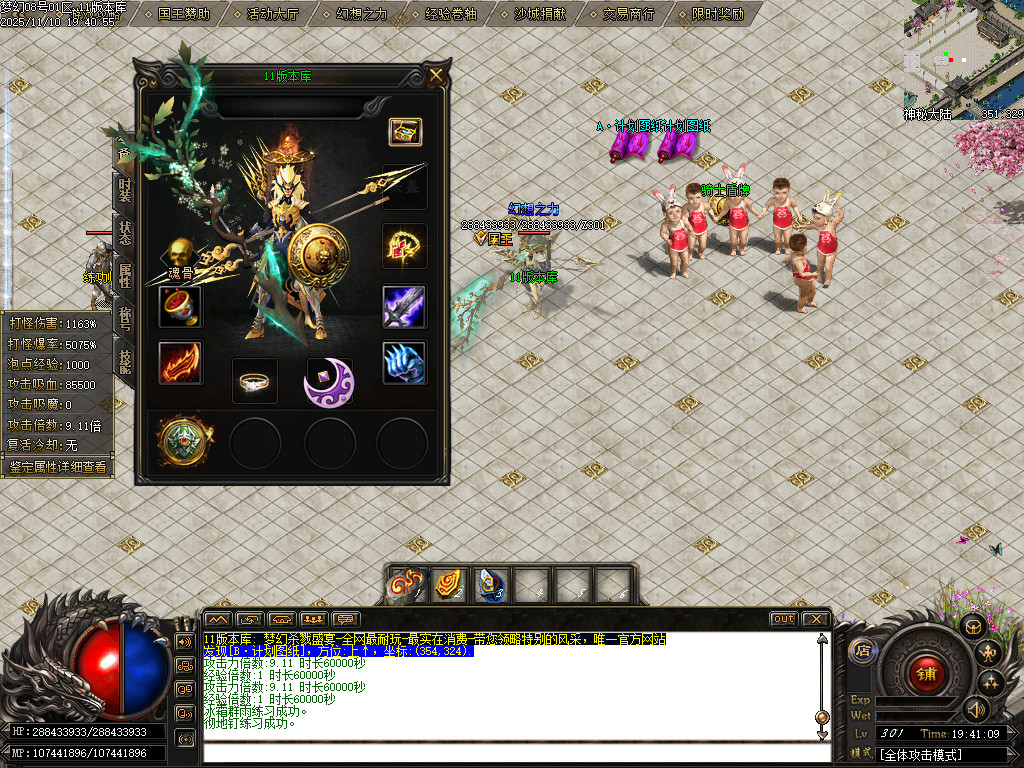Click the red 铺 shop button

[x=925, y=674]
